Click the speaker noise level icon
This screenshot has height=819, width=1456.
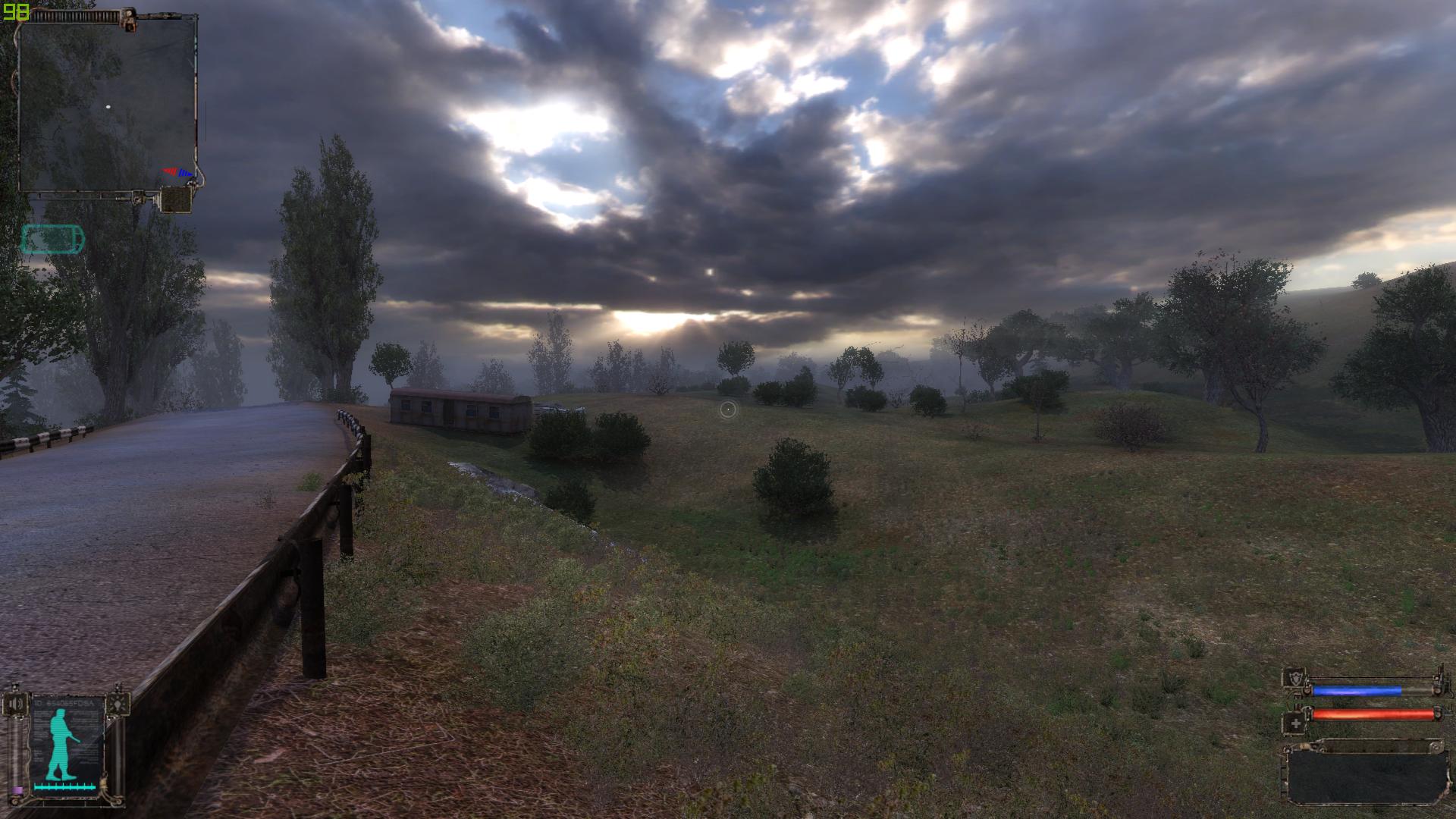17,704
